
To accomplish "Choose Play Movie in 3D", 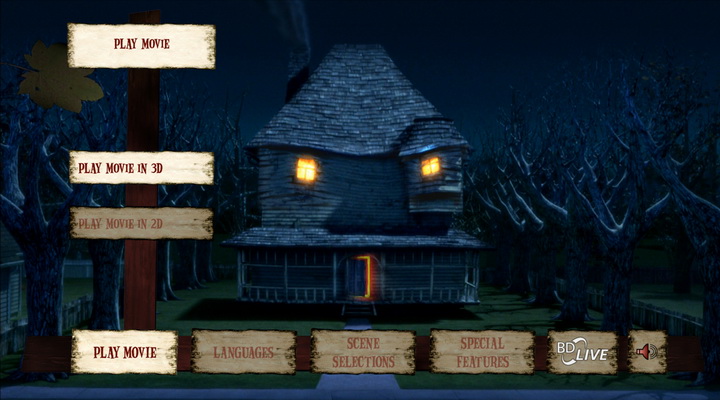I will pyautogui.click(x=141, y=168).
